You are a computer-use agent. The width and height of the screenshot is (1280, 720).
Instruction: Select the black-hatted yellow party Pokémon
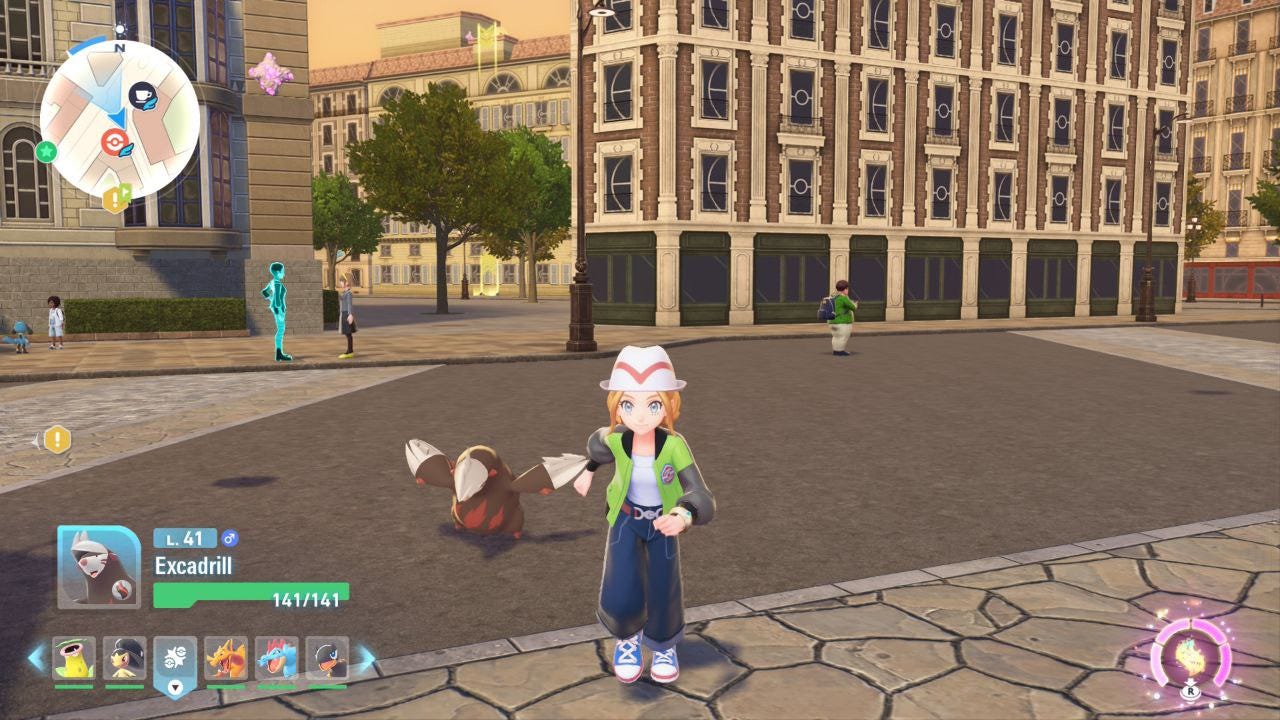125,659
